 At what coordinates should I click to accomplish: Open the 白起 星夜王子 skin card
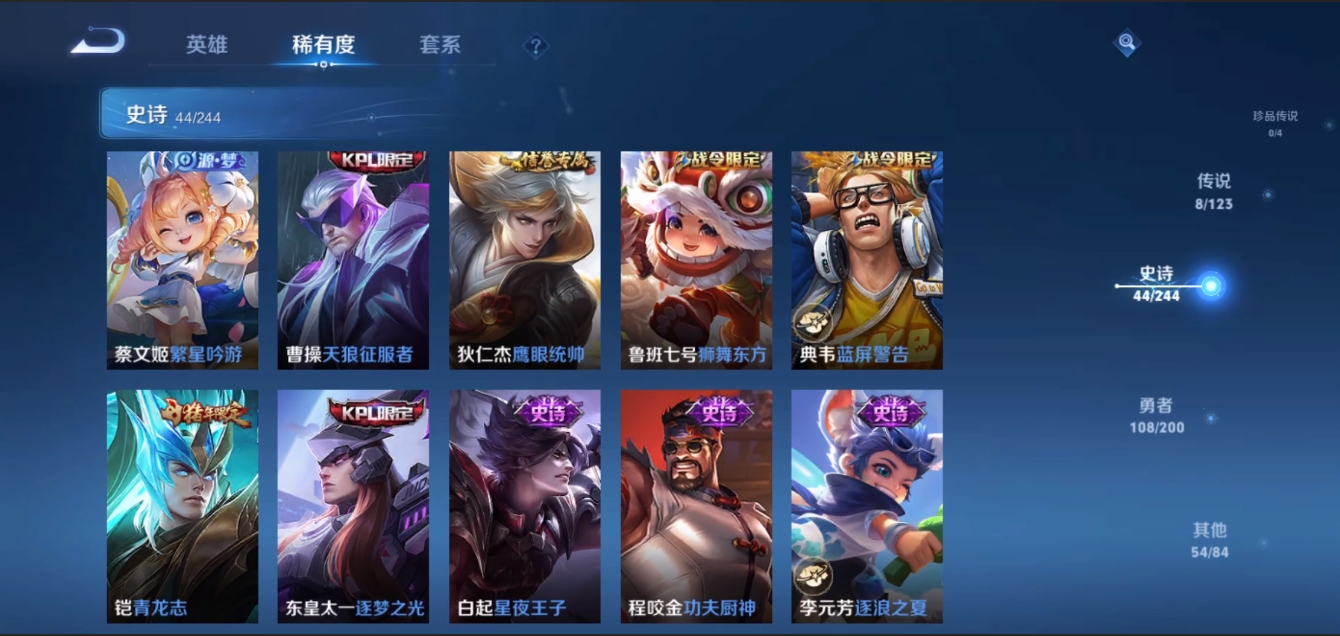(525, 506)
